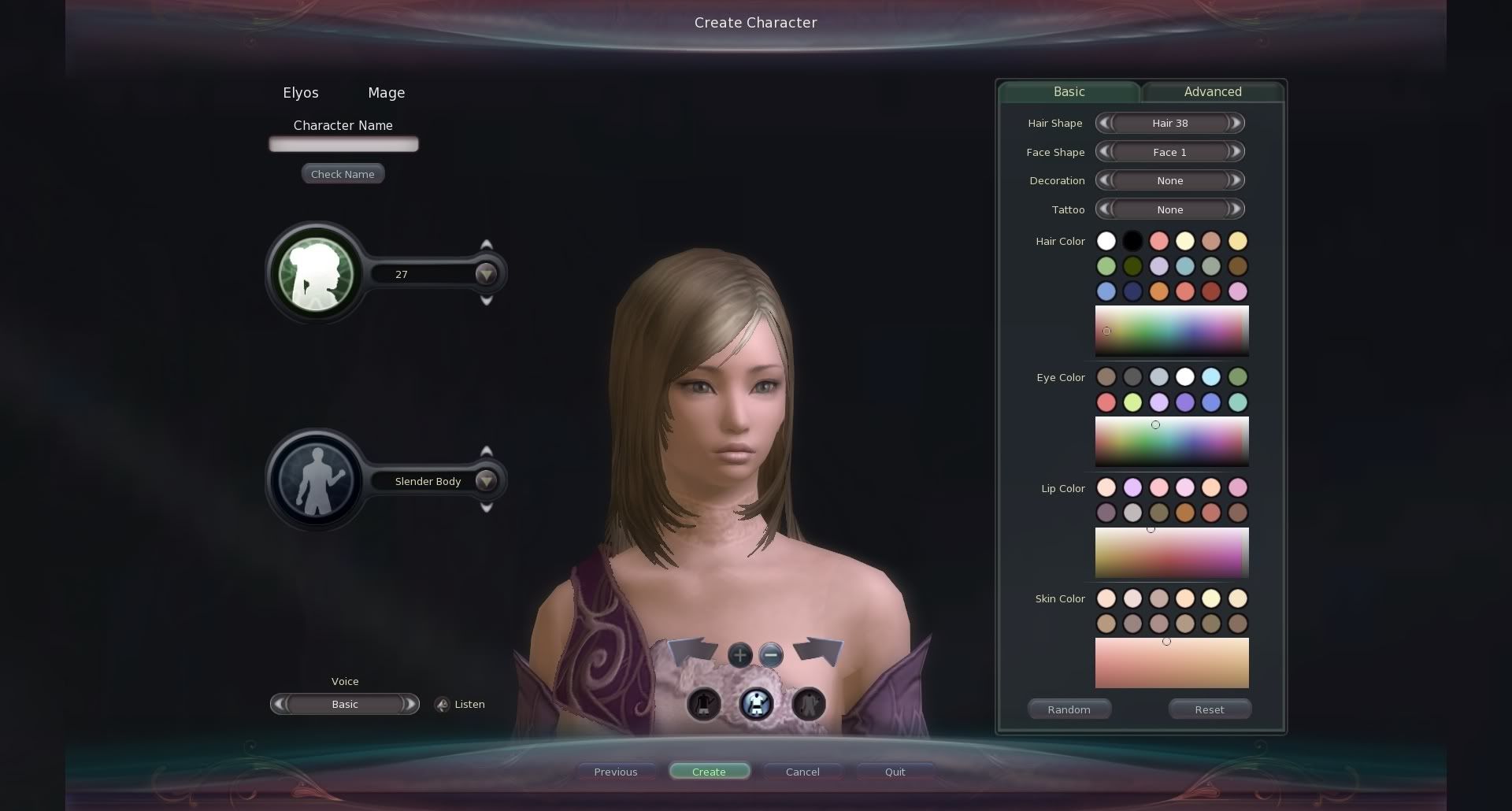Advance Decoration to the next option
Screen dimensions: 1512x811
(x=1236, y=180)
